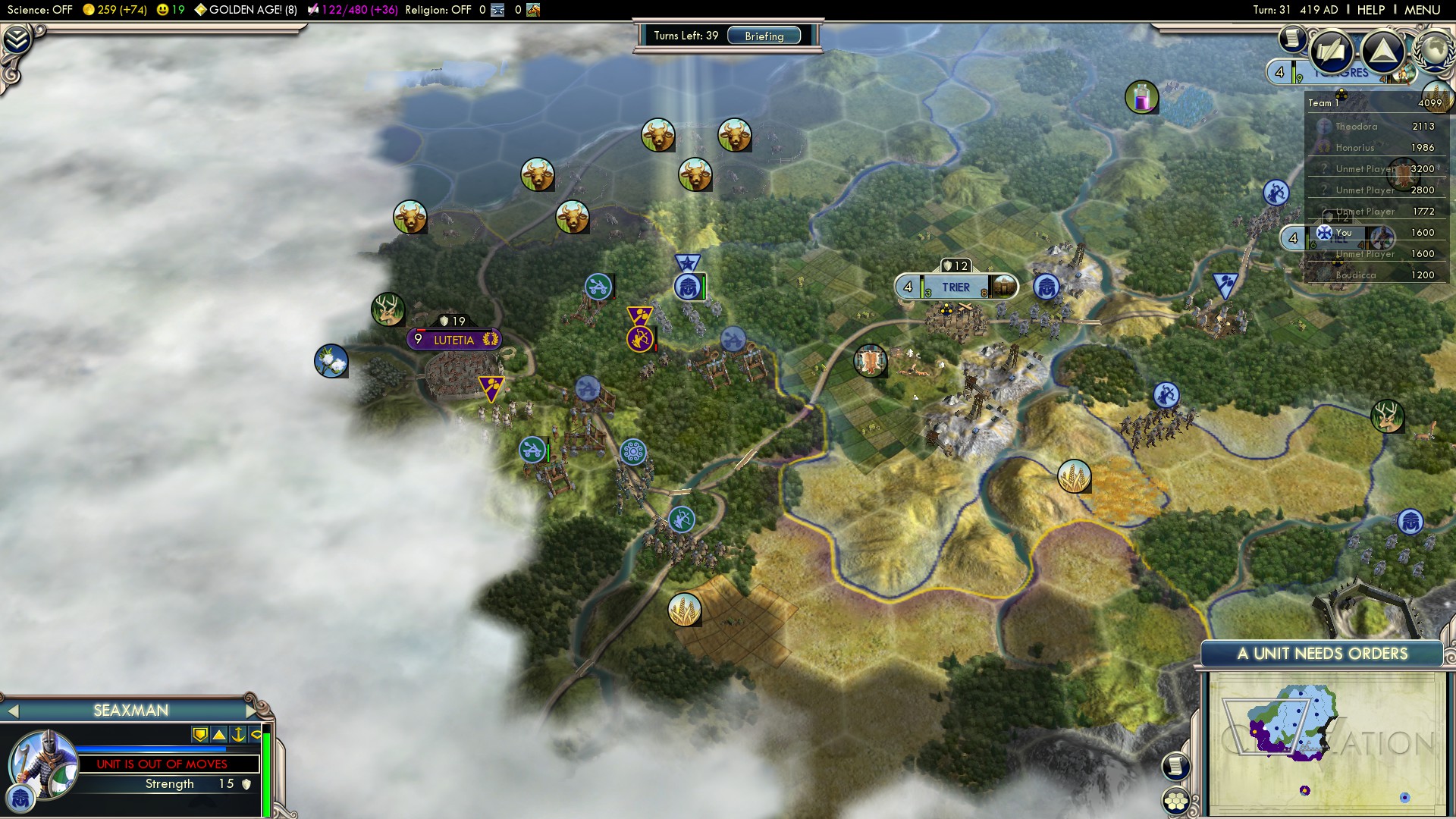Click the 'A Unit Needs Orders' button
The image size is (1456, 819).
tap(1322, 654)
